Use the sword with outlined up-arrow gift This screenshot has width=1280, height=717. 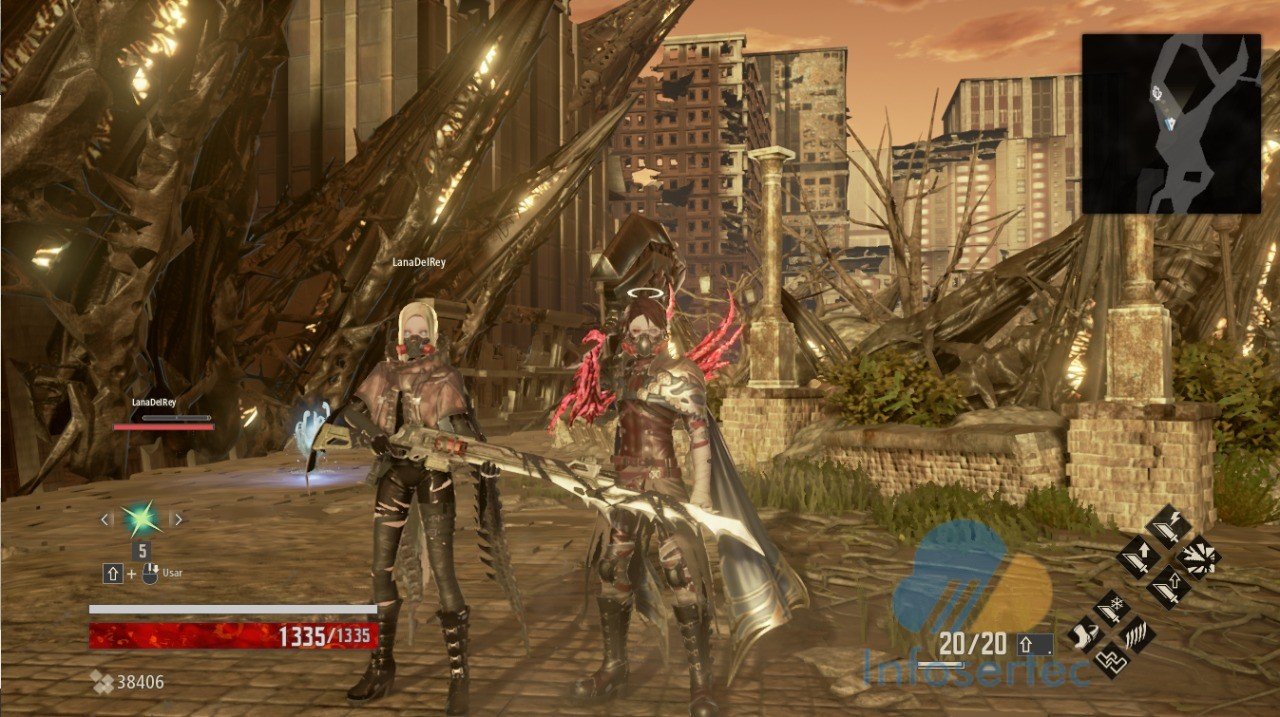tap(1167, 585)
